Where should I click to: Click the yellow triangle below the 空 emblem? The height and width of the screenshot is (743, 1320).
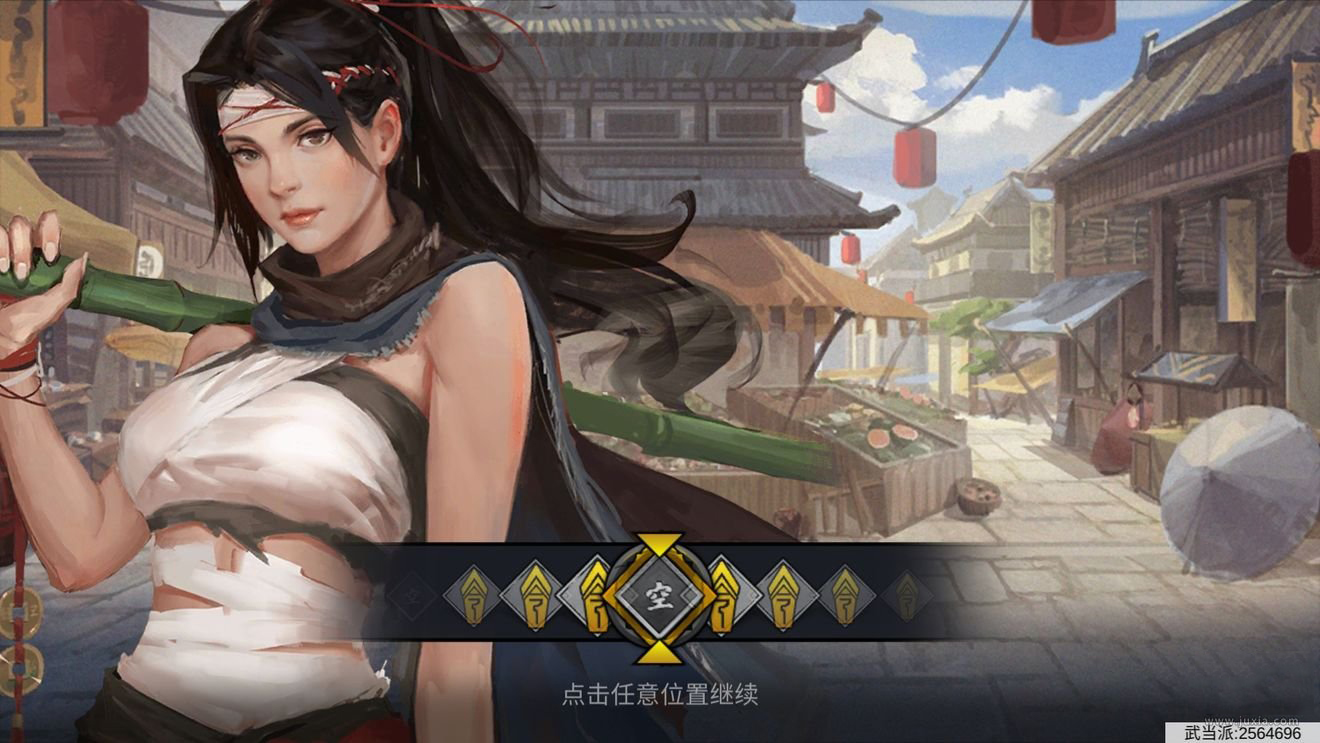point(659,655)
